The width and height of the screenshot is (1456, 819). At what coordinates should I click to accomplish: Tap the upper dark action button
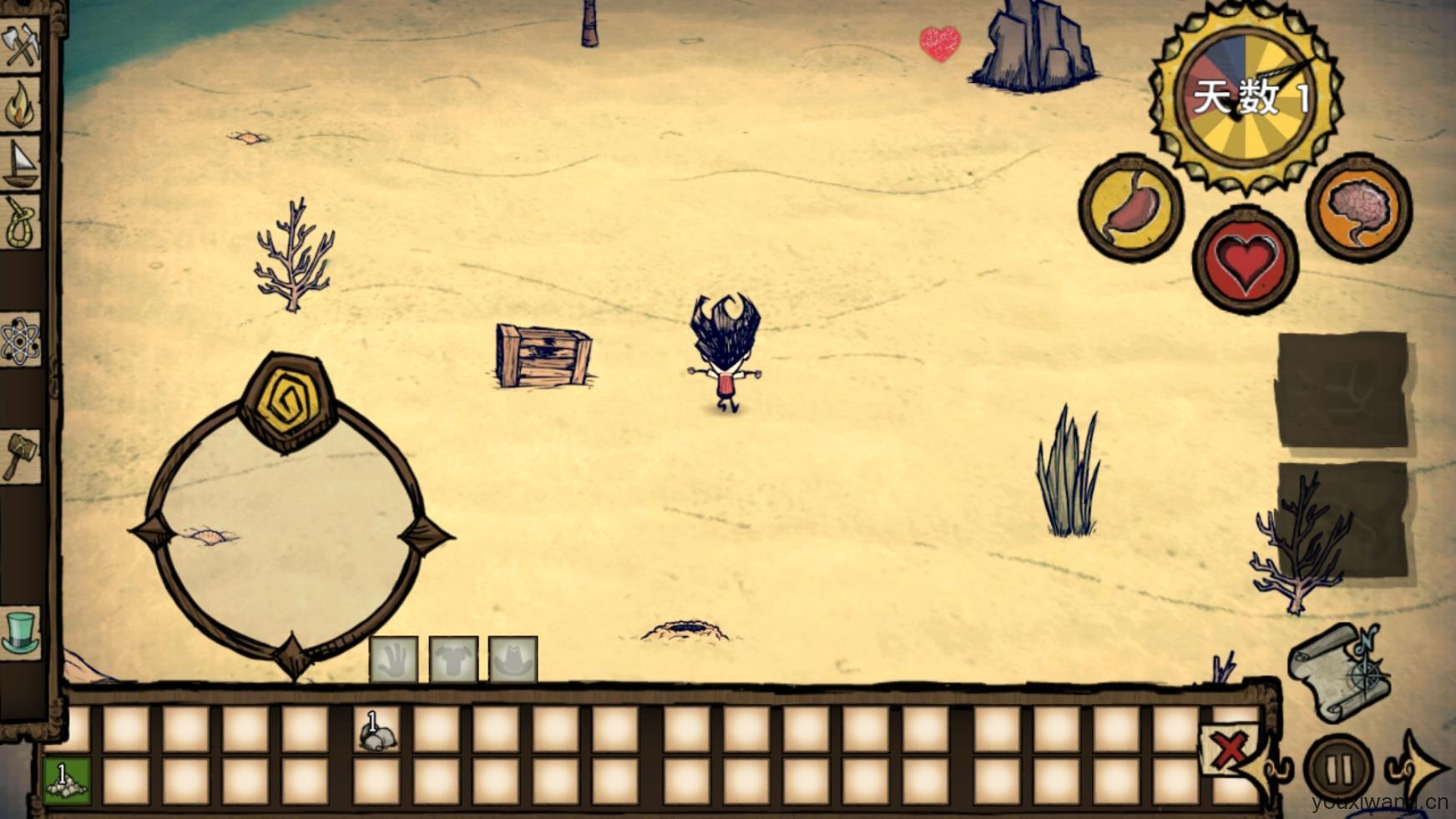pyautogui.click(x=1342, y=389)
